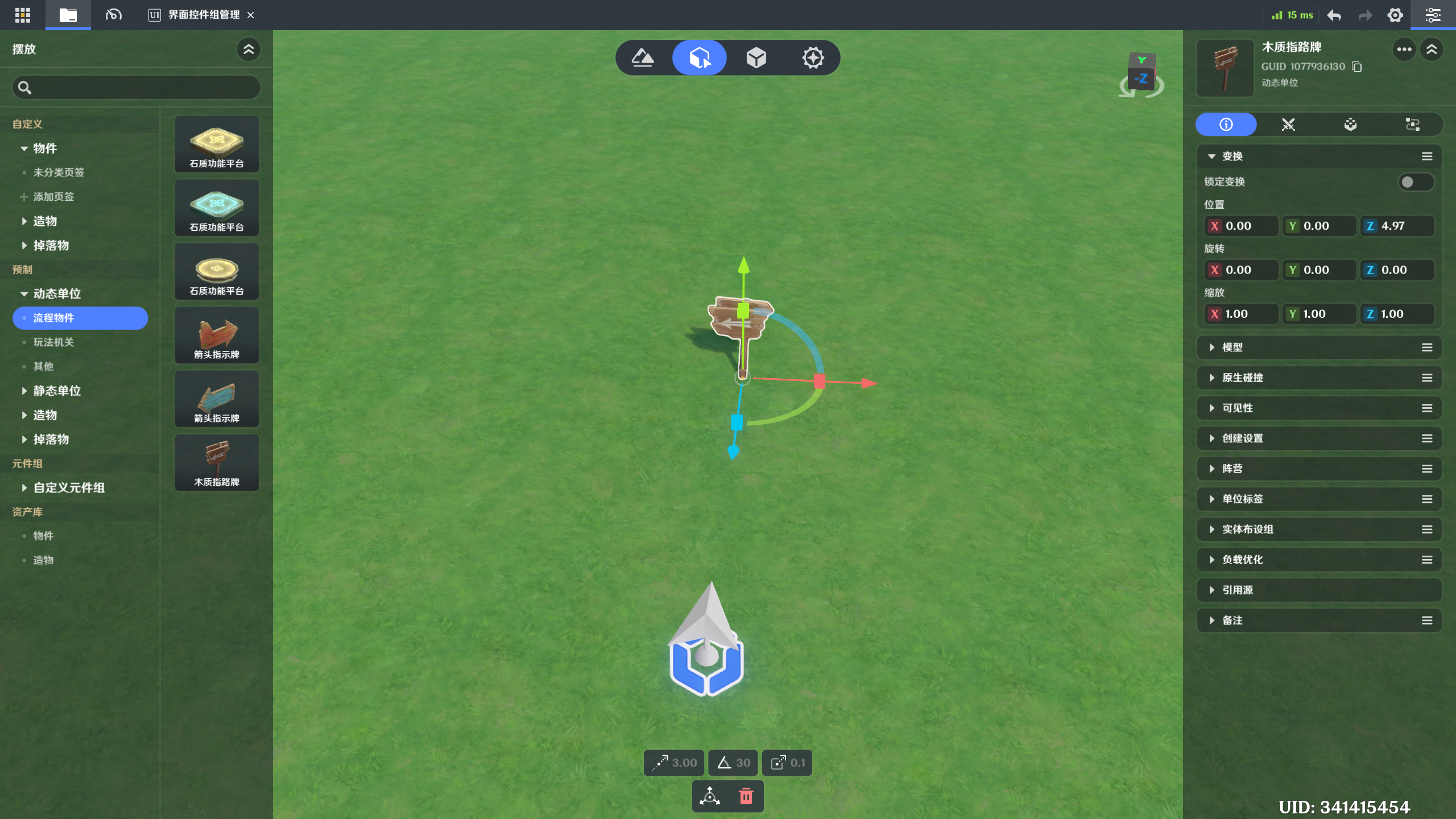The height and width of the screenshot is (819, 1456).
Task: Select the 玩法机关 category
Action: click(53, 342)
